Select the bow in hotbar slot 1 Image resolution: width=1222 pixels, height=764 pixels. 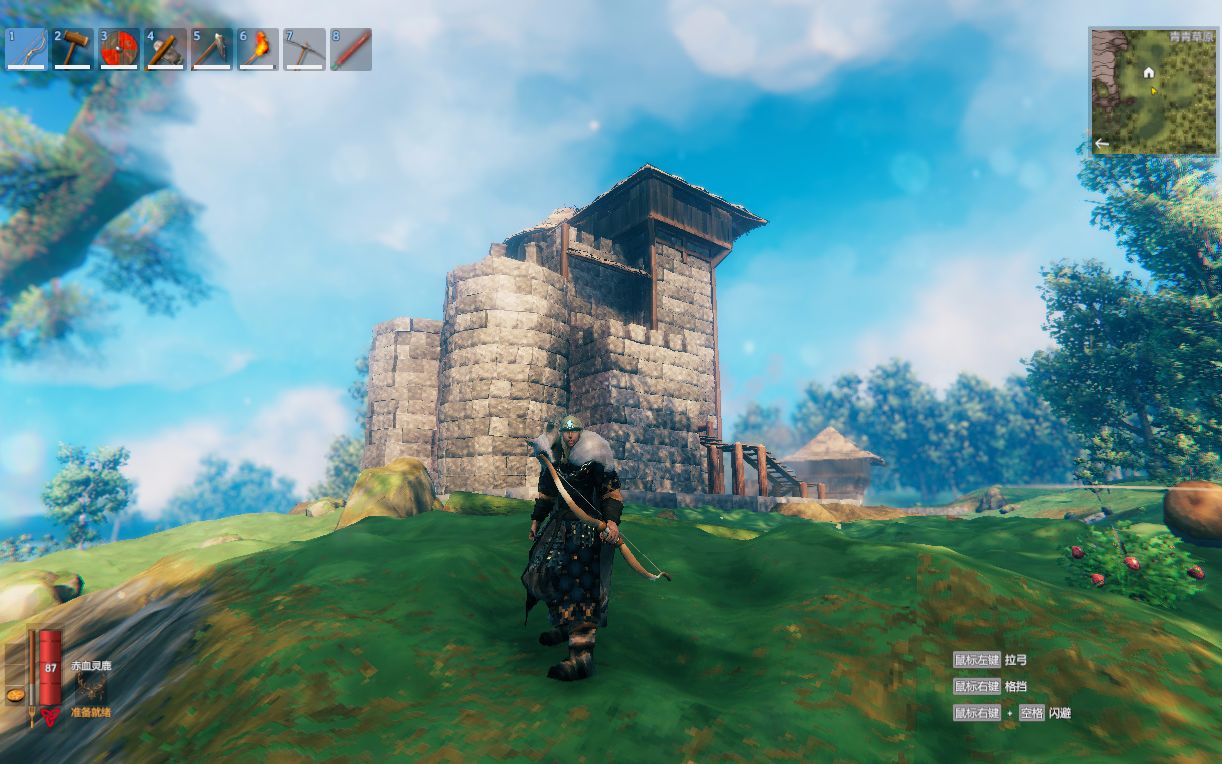tap(27, 49)
